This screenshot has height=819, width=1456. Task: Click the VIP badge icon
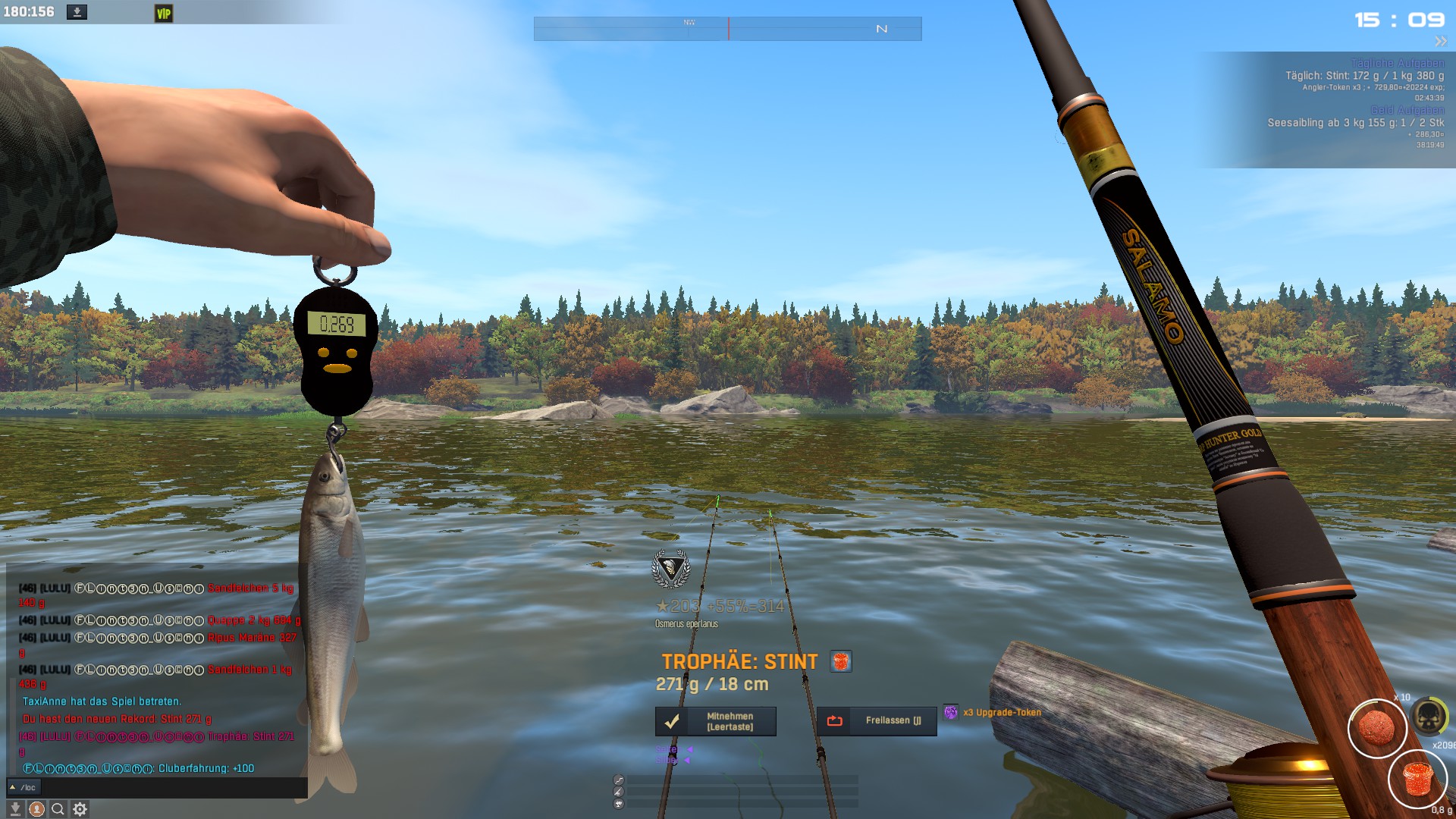(164, 13)
